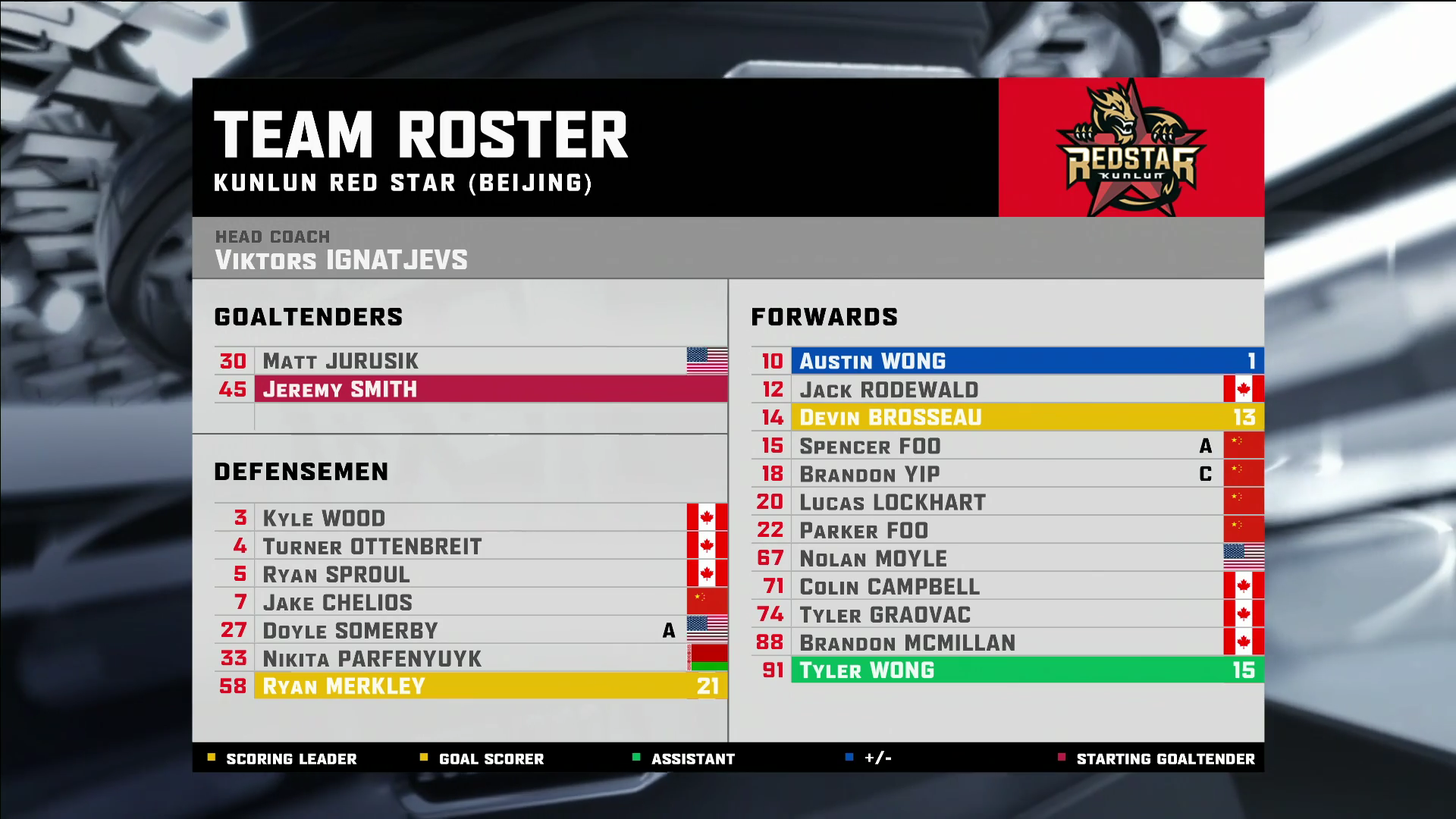The image size is (1456, 819).
Task: Select goaltender Matt Jurusik row
Action: 470,361
